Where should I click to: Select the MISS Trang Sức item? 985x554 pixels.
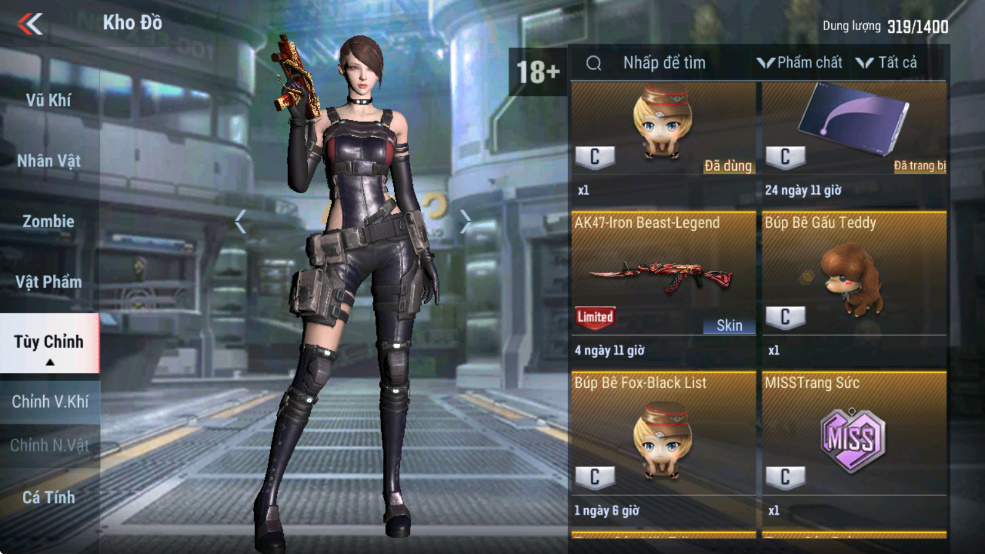tap(853, 438)
